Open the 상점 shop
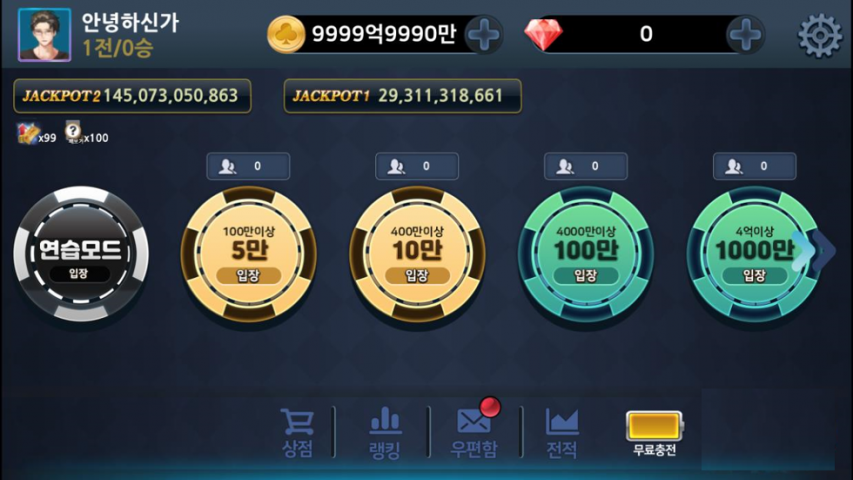 click(297, 433)
